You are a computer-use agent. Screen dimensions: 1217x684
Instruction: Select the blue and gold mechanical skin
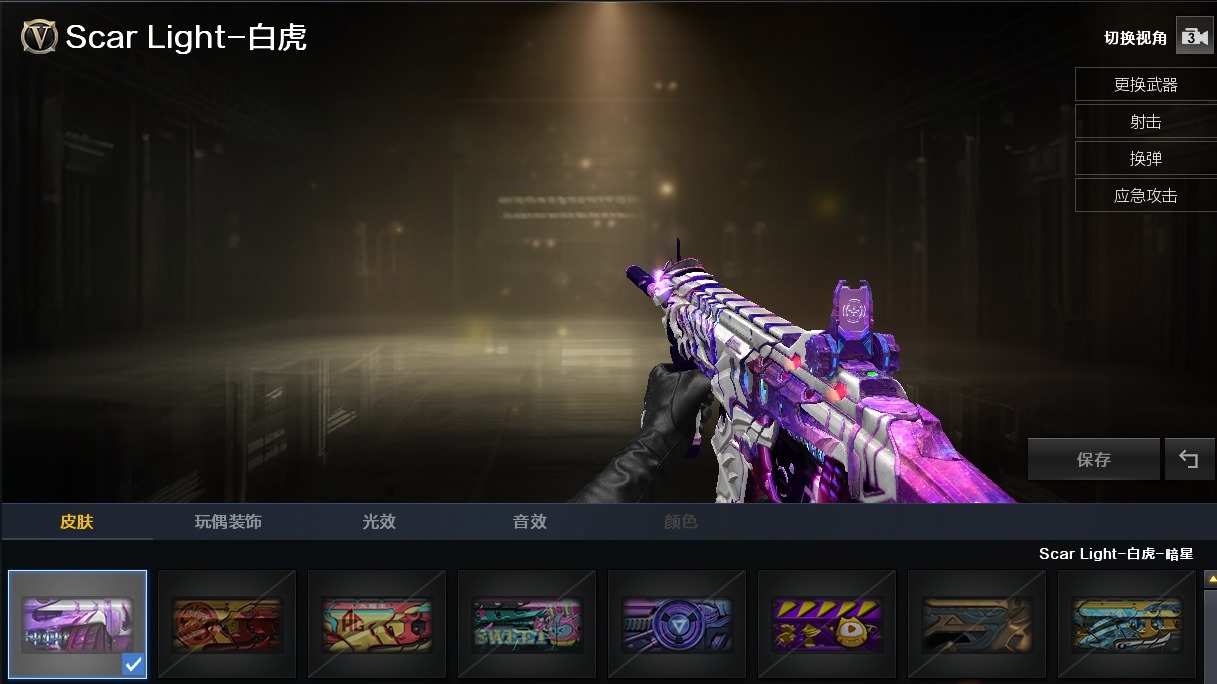[1127, 624]
